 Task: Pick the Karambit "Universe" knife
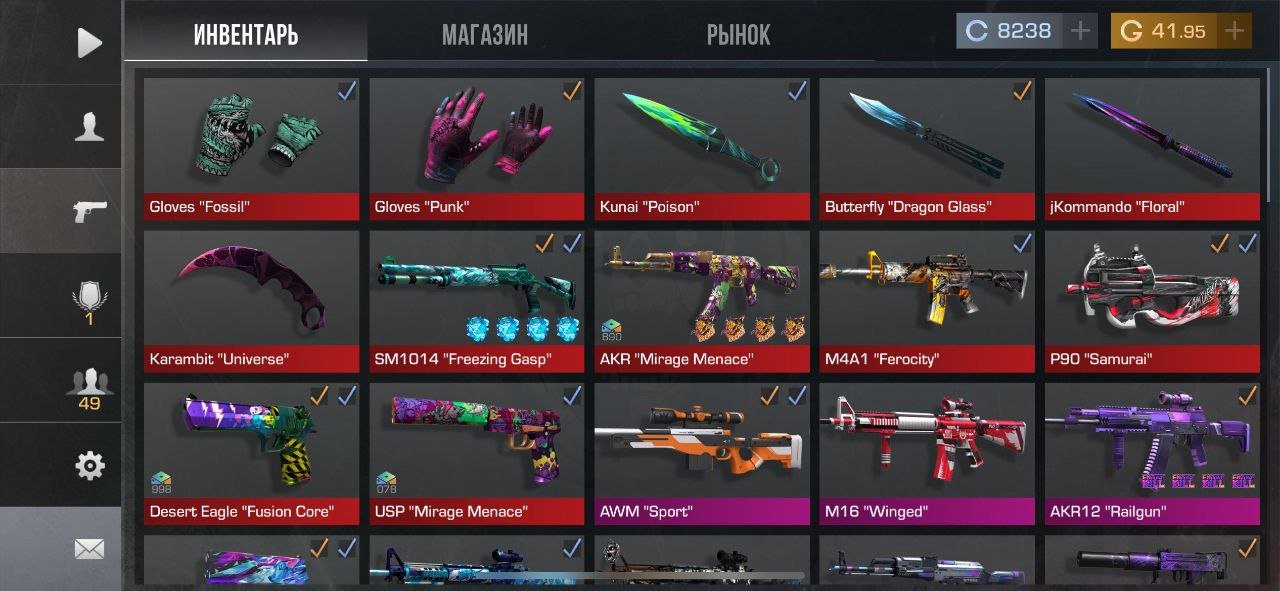(251, 301)
